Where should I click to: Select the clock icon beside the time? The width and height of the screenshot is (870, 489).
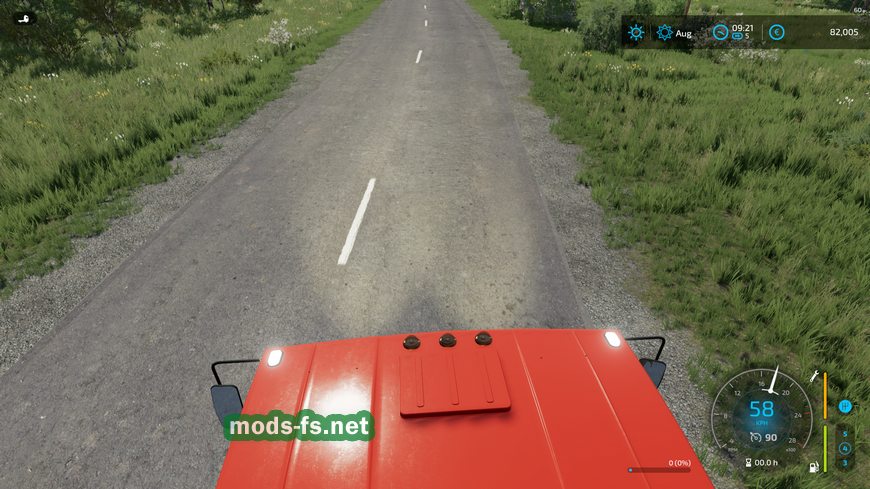(x=720, y=33)
